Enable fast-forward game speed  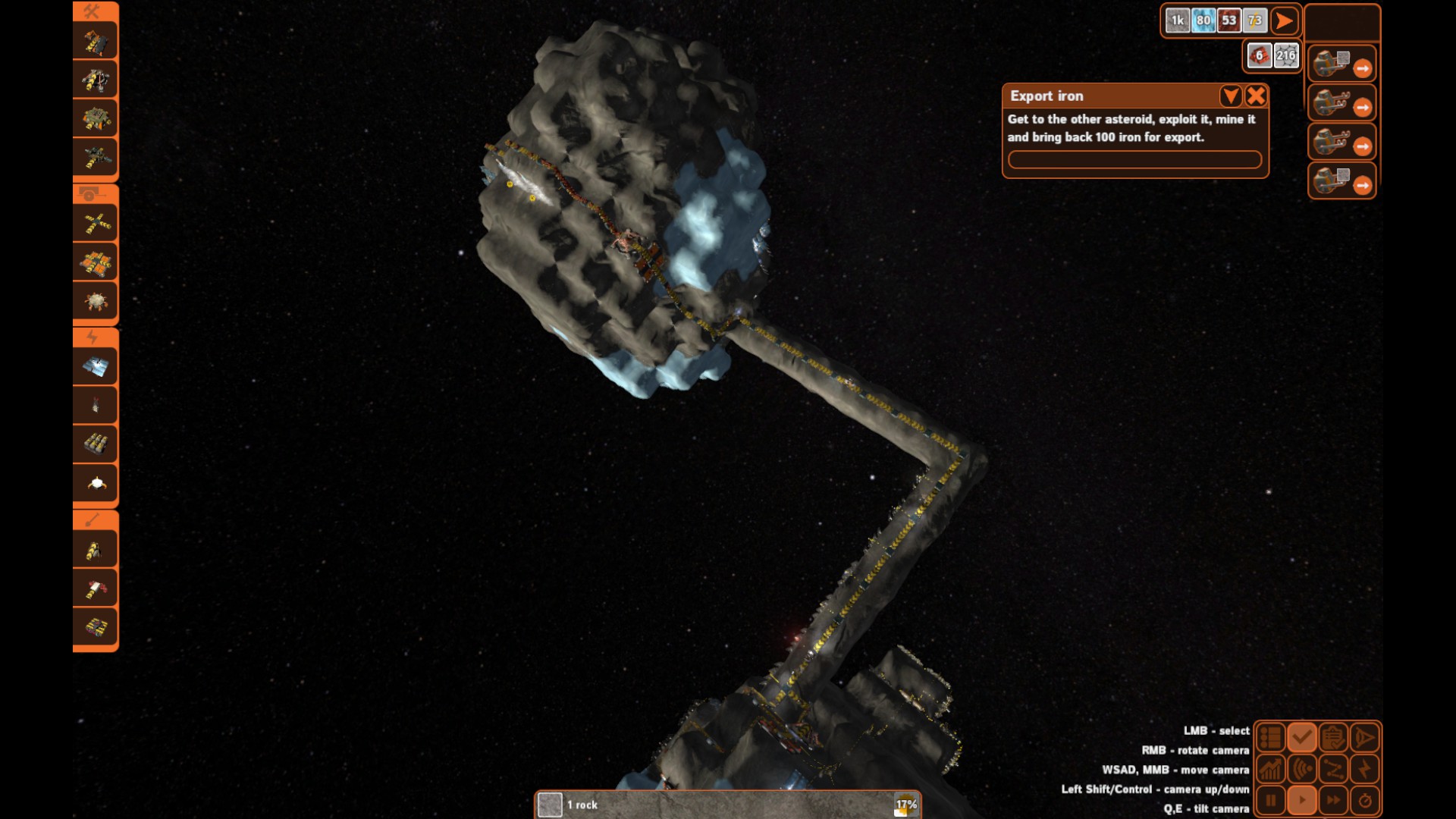pos(1333,800)
